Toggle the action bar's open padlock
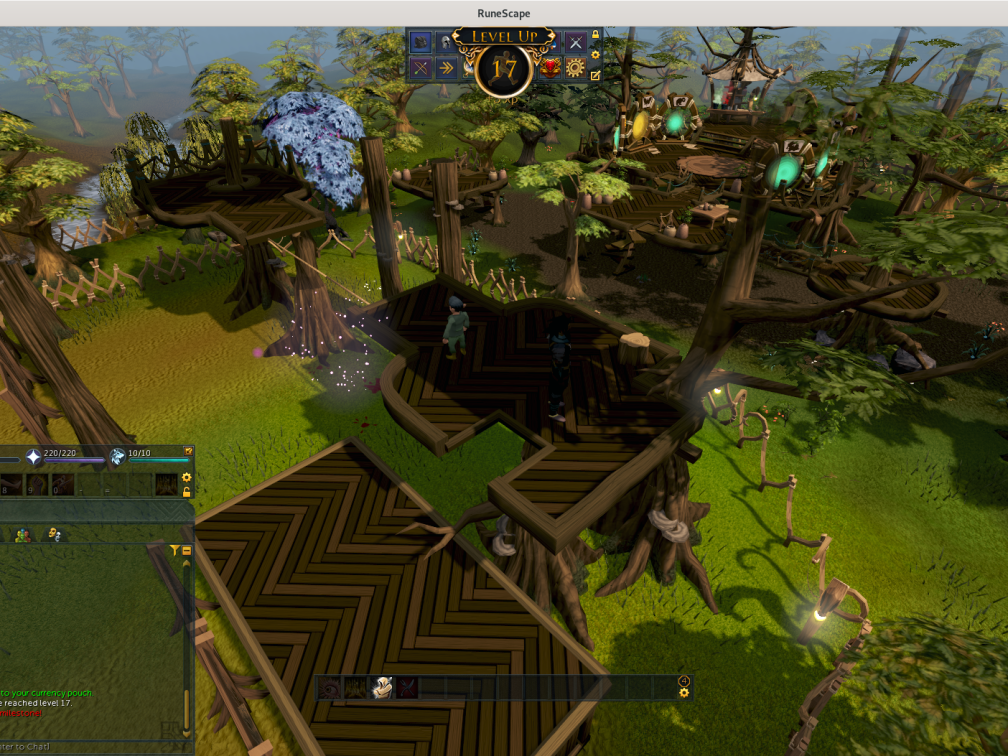Screen dimensions: 1008x756 click(x=187, y=492)
